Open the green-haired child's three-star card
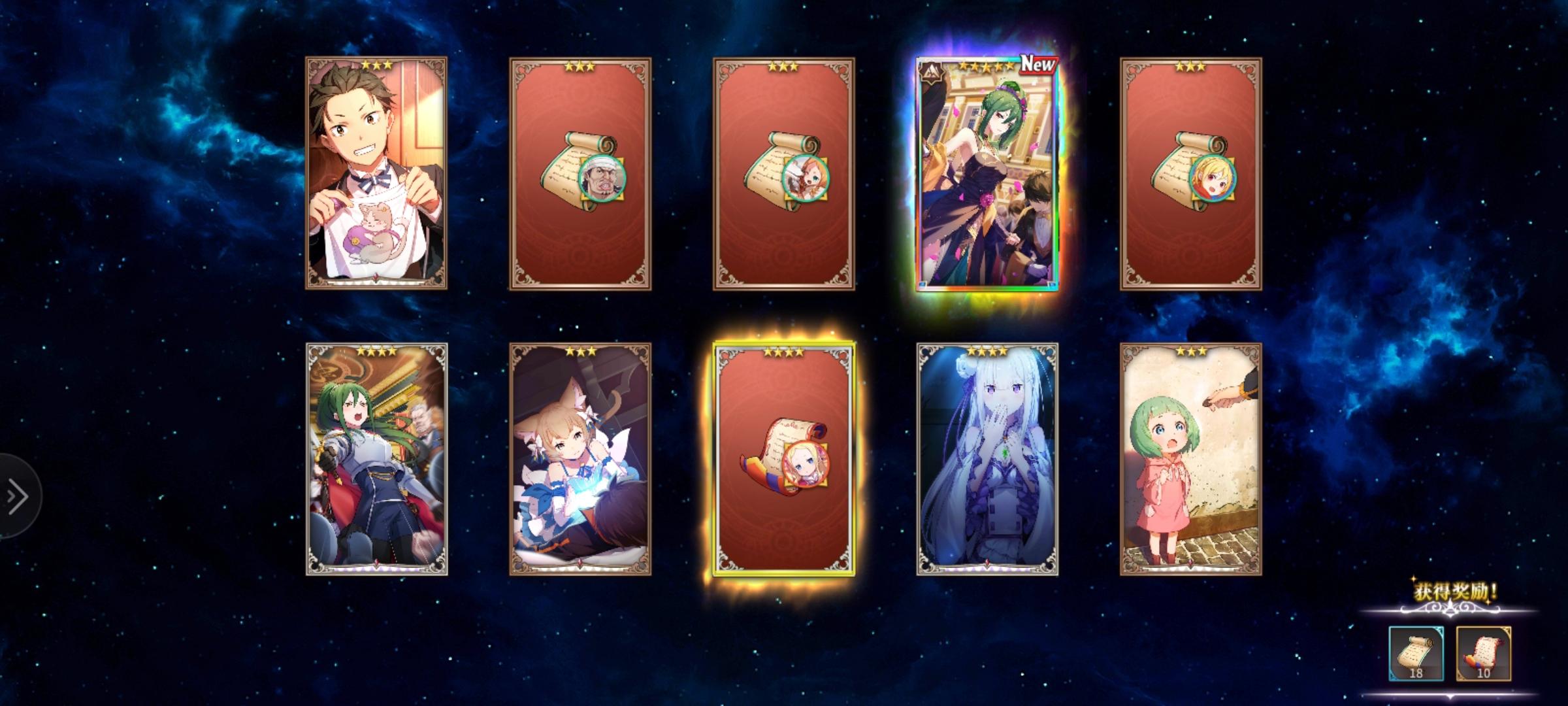 click(x=1189, y=458)
